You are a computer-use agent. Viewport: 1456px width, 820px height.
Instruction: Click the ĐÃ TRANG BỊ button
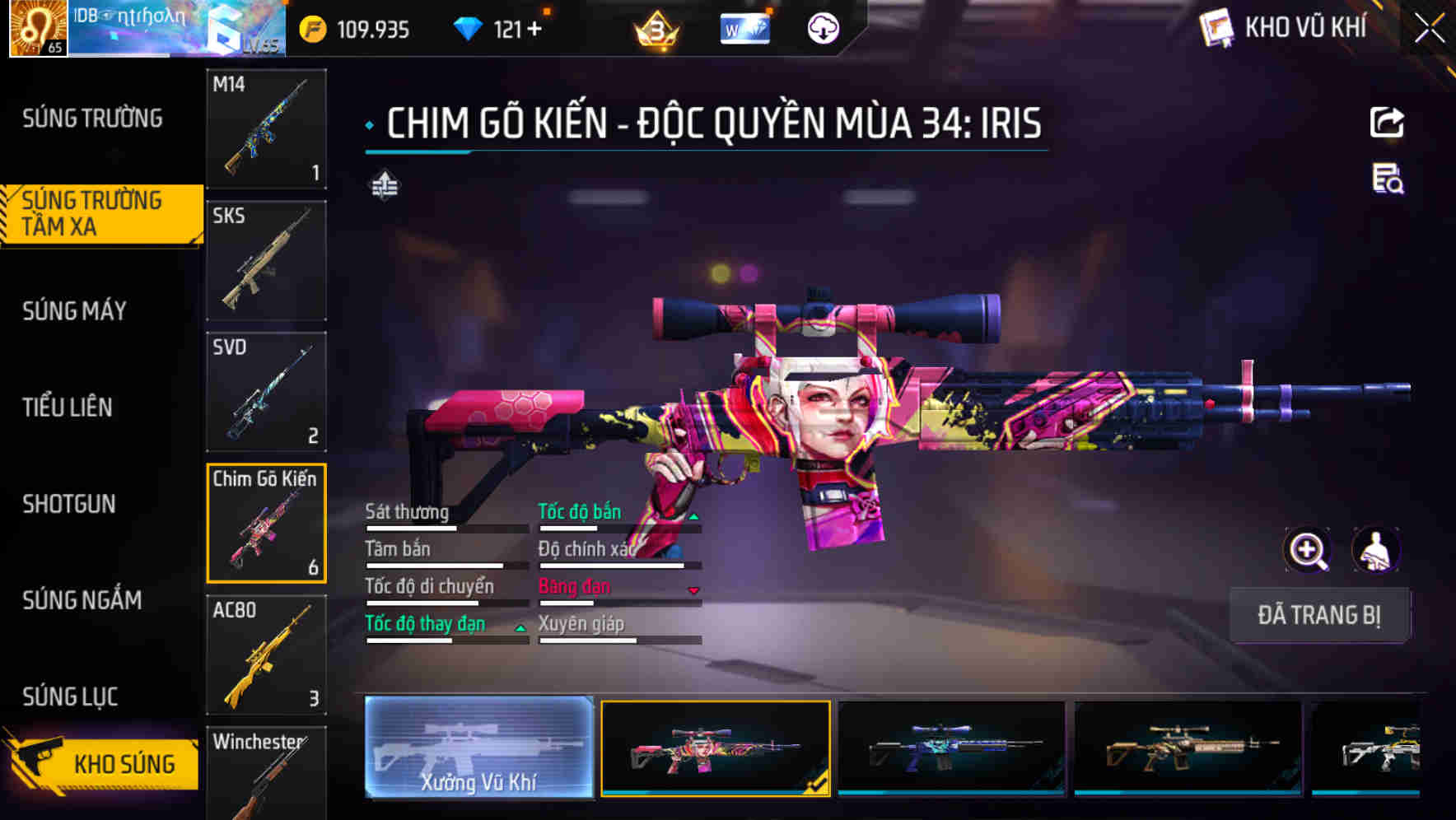[x=1318, y=615]
